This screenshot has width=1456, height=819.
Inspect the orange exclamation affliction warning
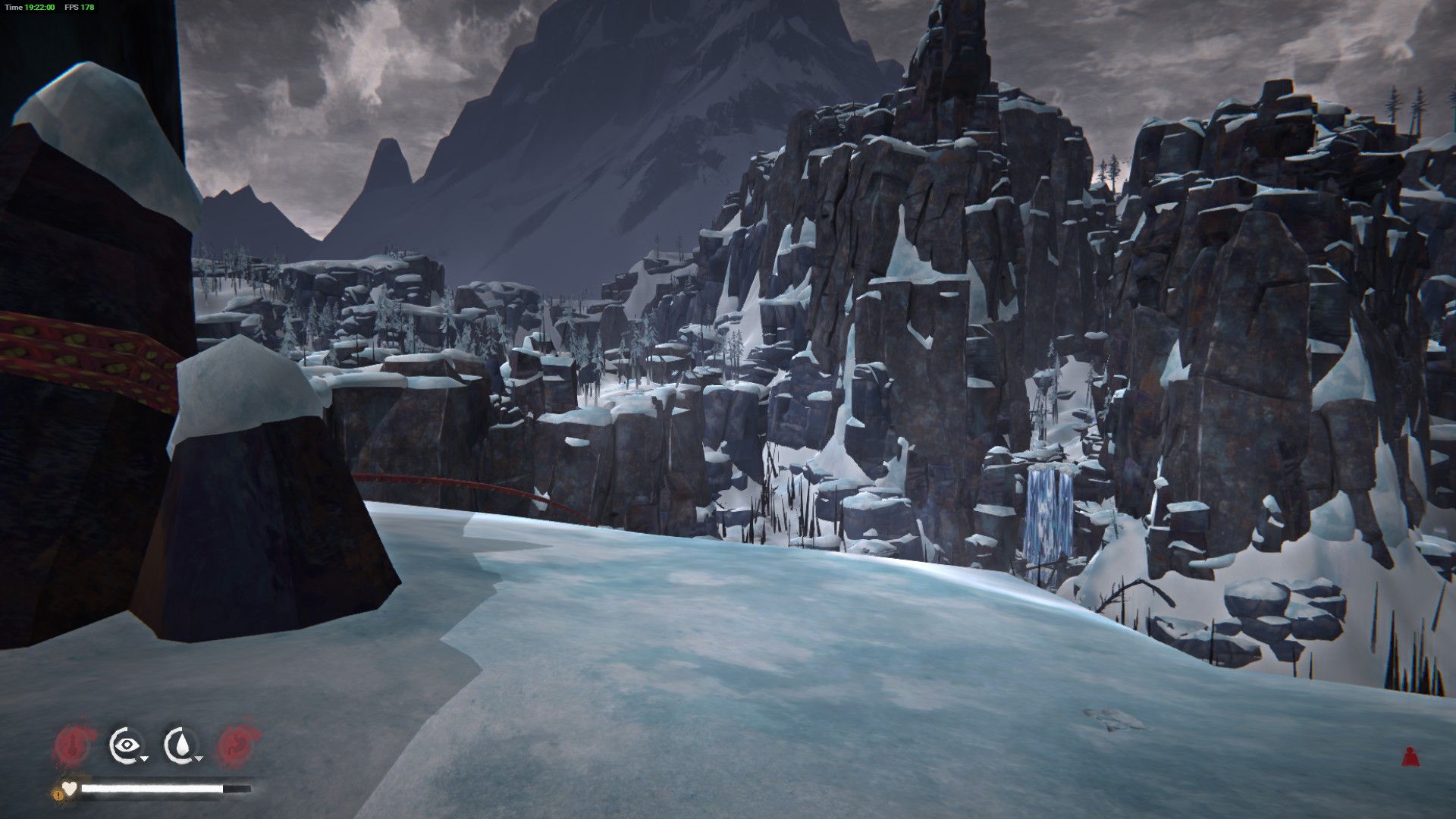click(58, 794)
